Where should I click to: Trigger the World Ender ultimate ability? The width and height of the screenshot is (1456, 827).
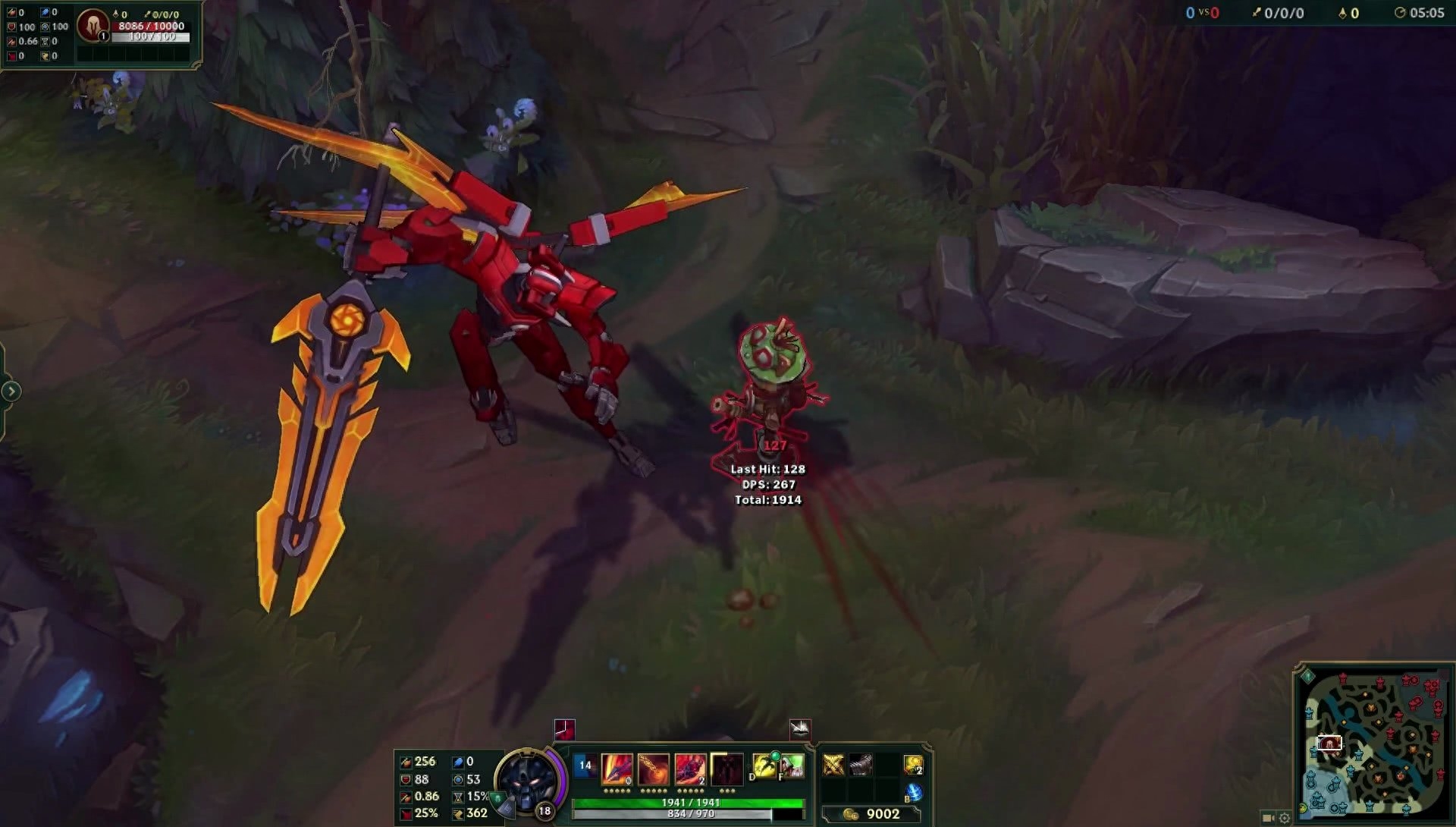tap(726, 769)
